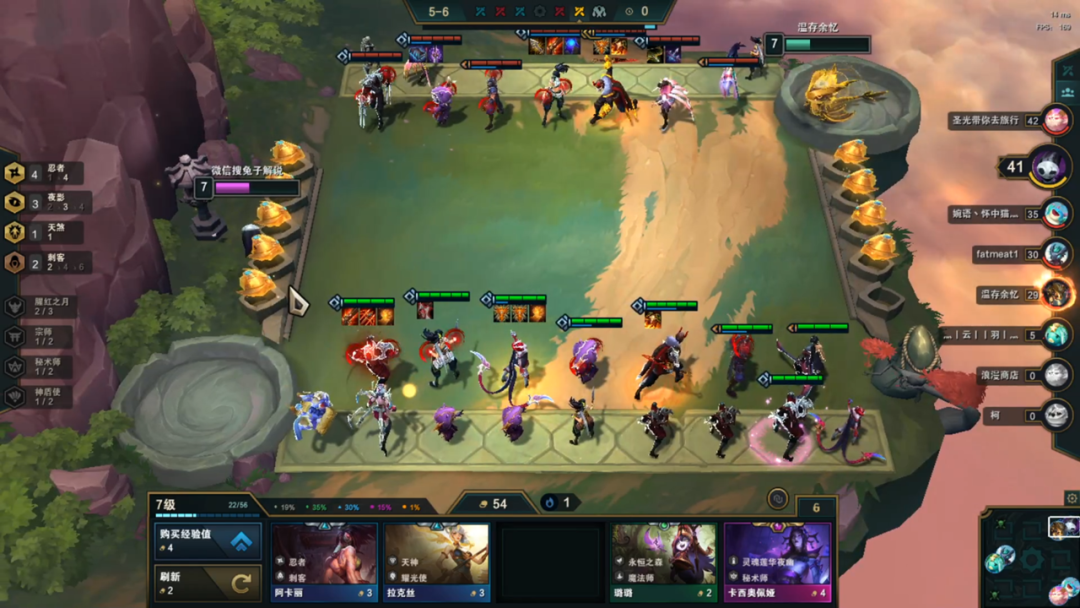
Task: Select the 璐璐 champion card
Action: pyautogui.click(x=664, y=562)
